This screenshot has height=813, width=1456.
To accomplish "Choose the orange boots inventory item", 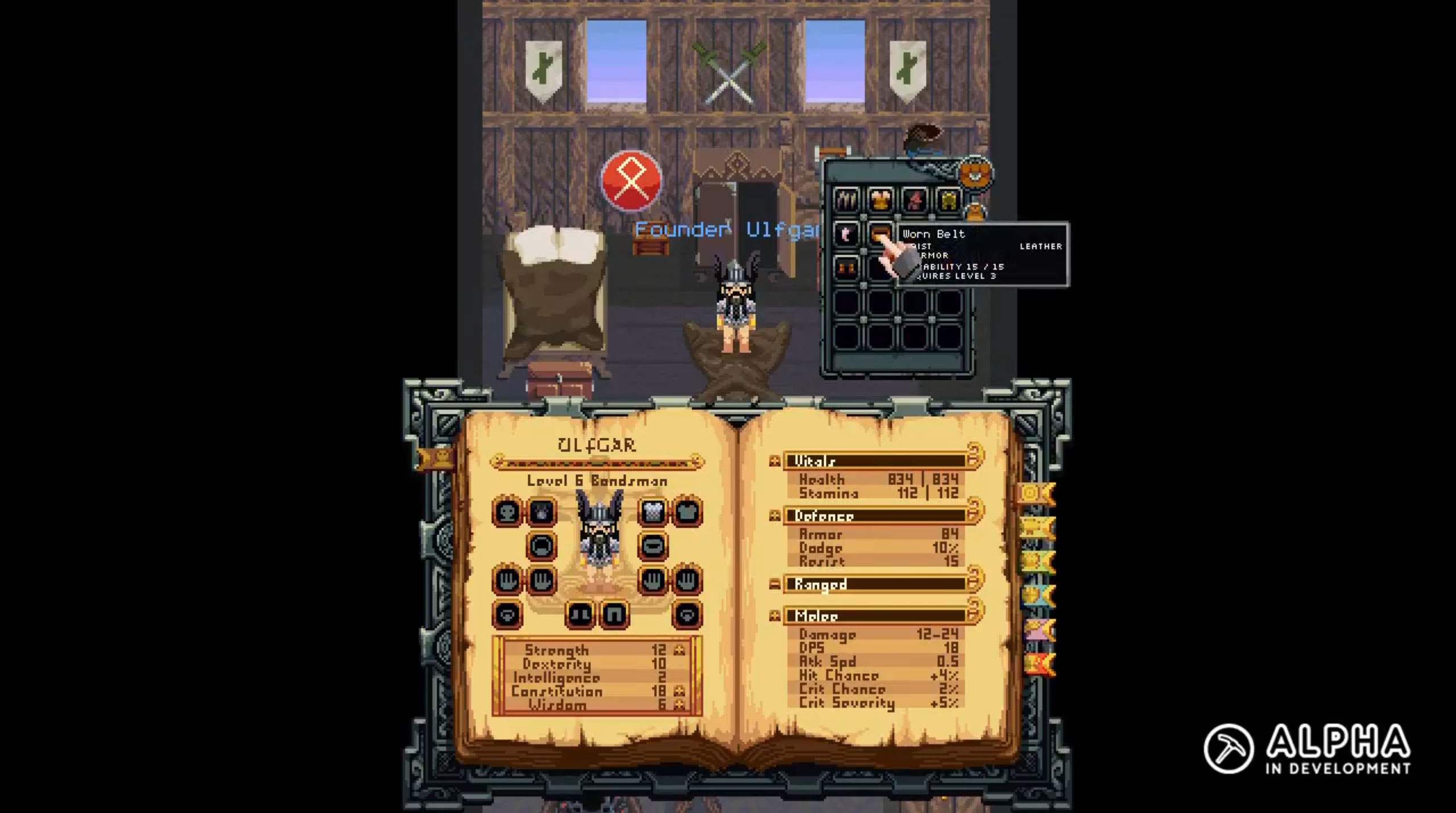I will tap(846, 267).
